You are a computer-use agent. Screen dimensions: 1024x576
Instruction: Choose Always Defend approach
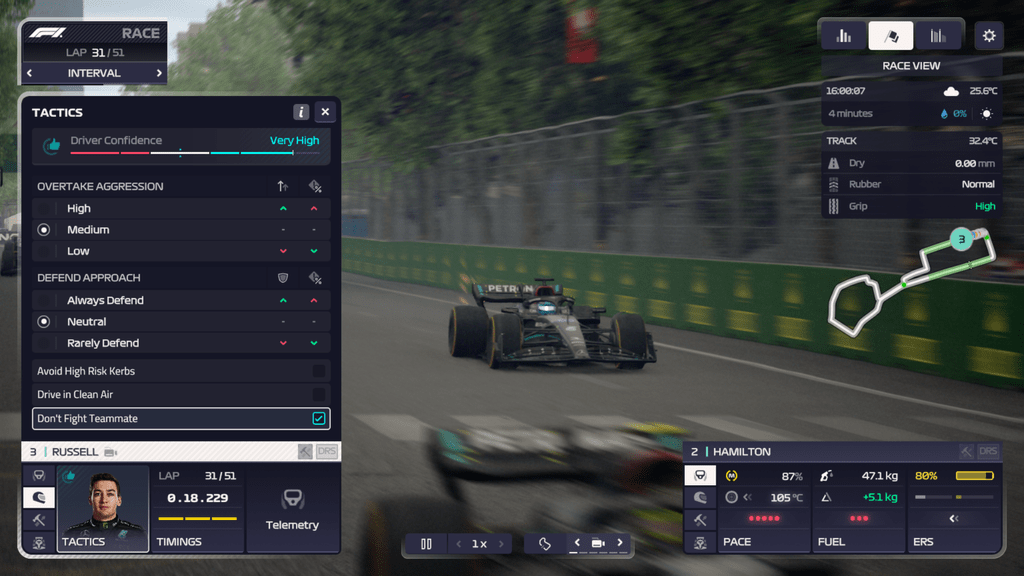(x=44, y=301)
